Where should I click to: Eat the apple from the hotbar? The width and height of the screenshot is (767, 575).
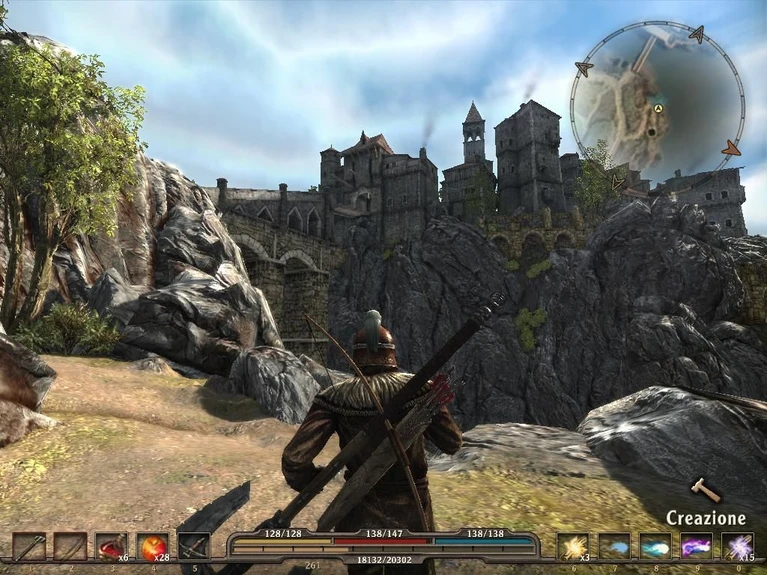pyautogui.click(x=152, y=546)
